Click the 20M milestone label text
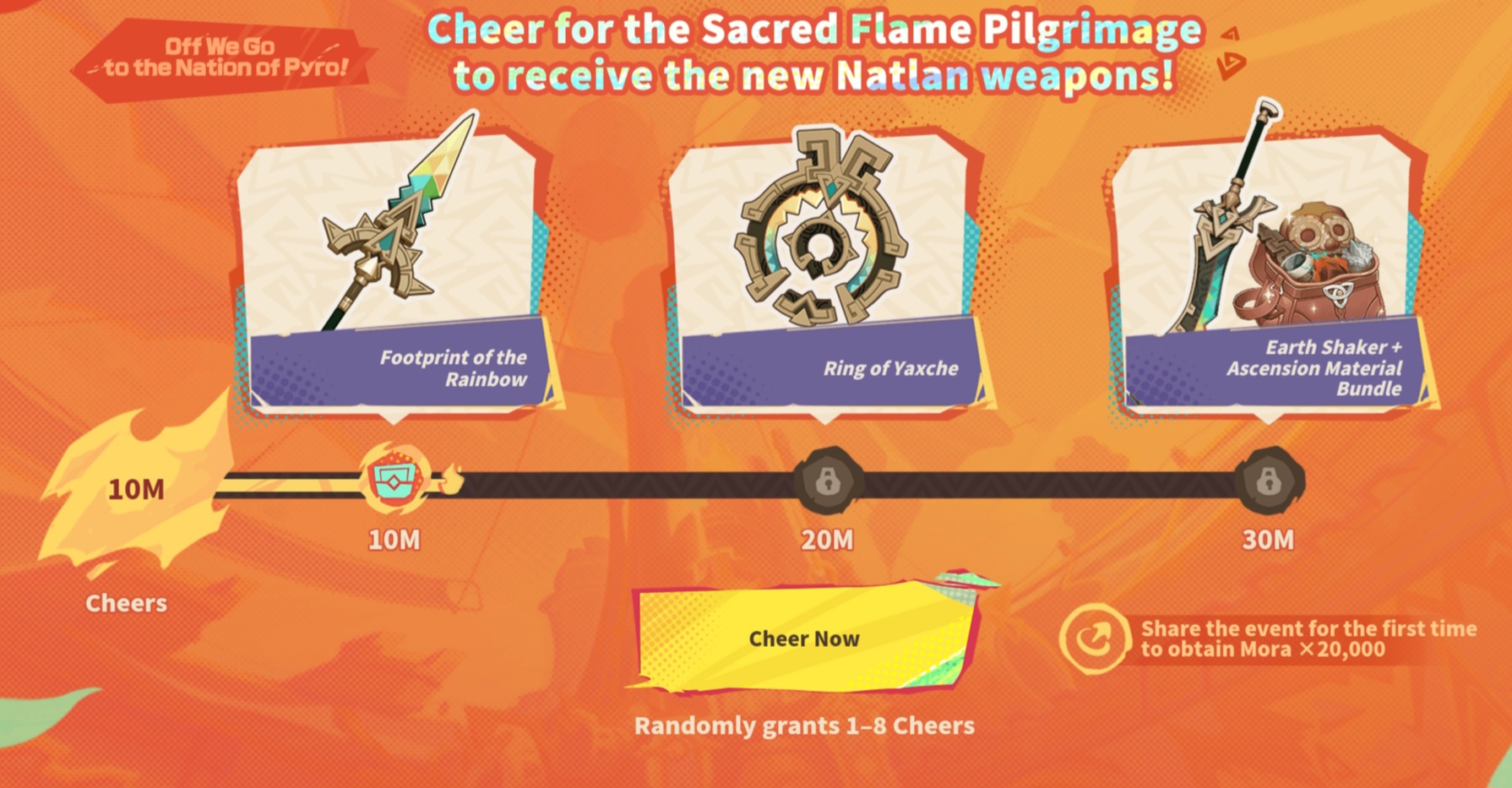This screenshot has width=1512, height=788. tap(828, 538)
